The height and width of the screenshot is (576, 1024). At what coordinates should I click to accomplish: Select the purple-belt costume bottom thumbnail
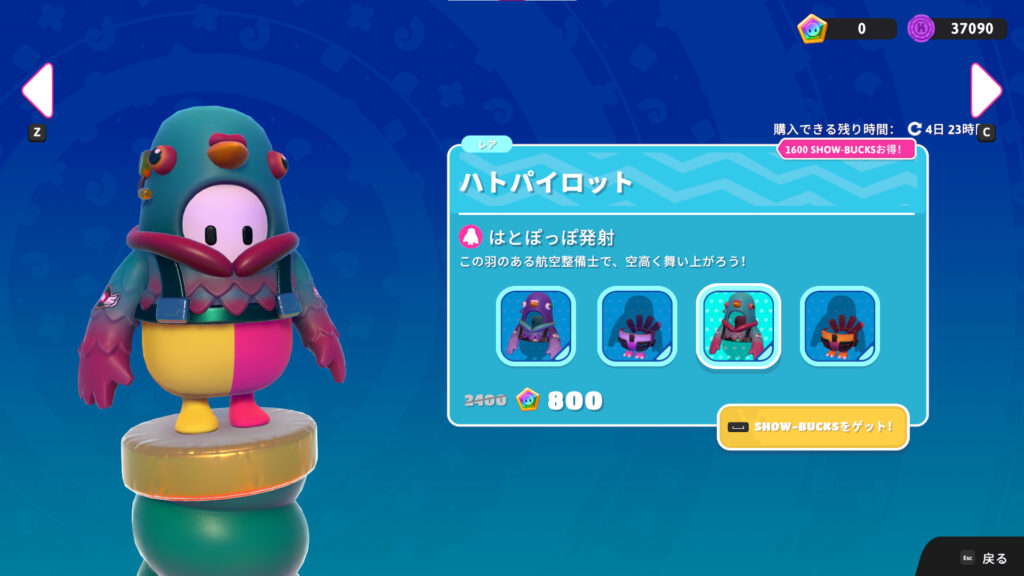click(x=637, y=326)
